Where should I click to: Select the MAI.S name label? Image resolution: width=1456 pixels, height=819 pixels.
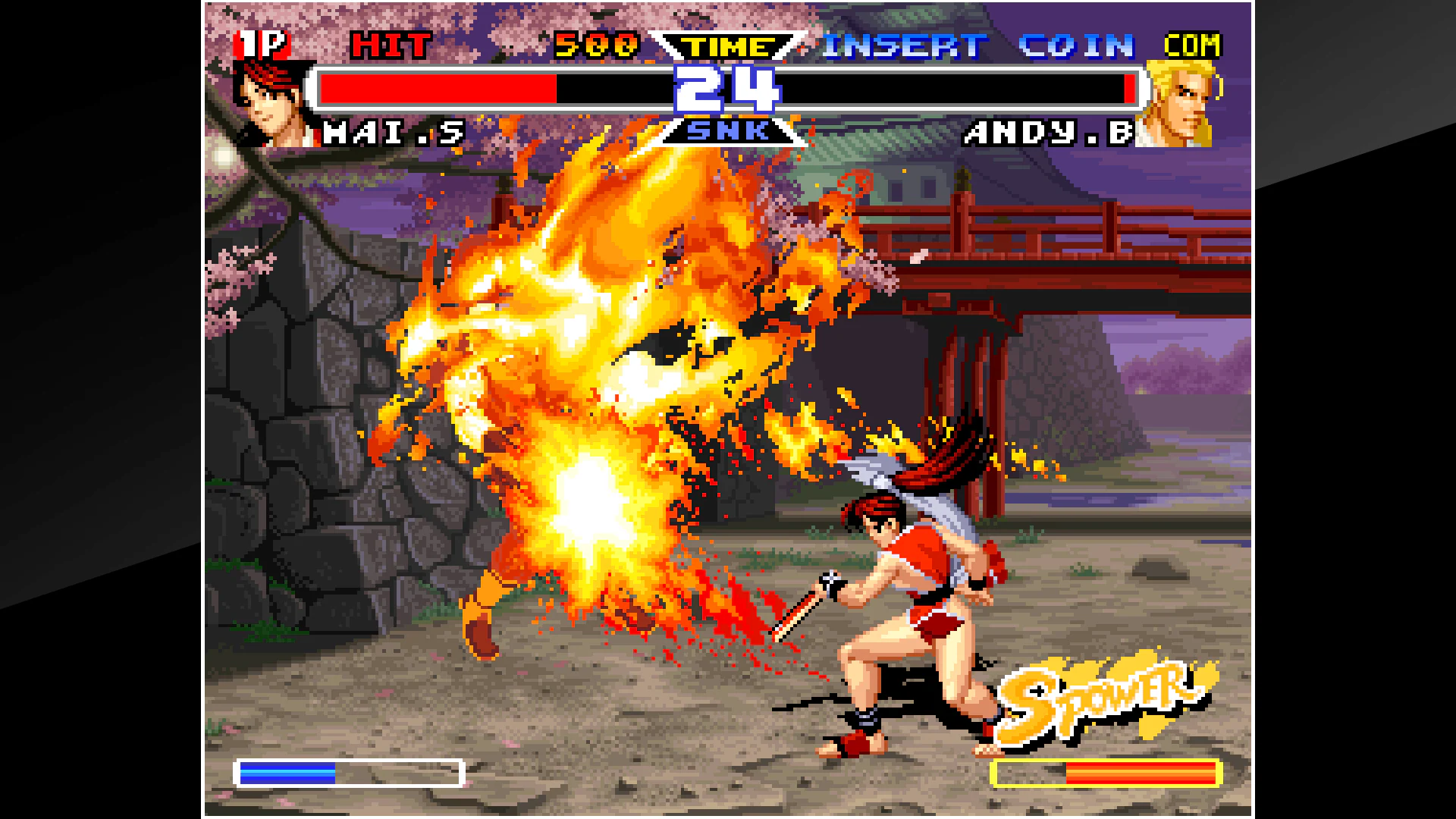click(394, 133)
